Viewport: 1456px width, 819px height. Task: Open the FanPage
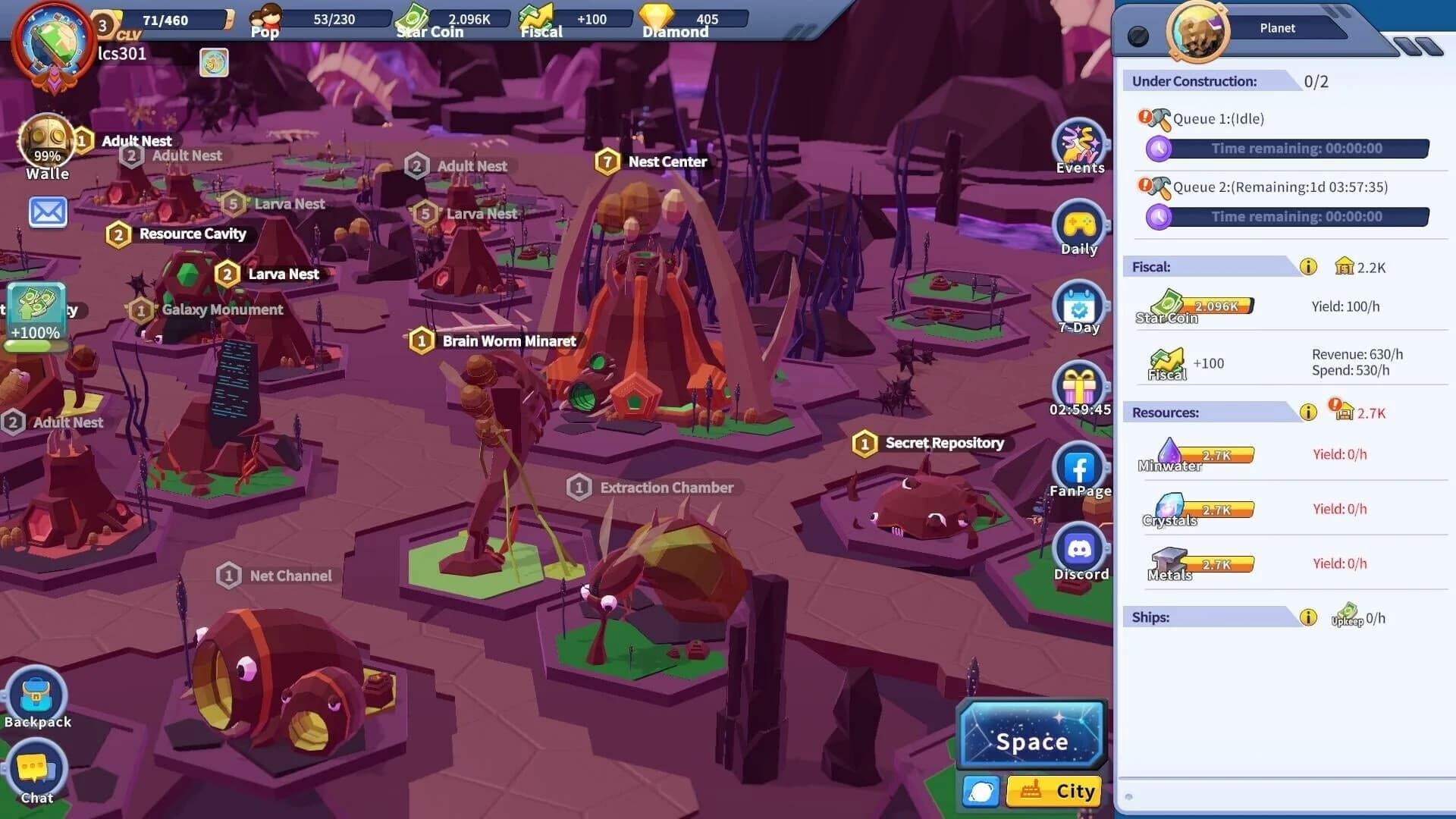coord(1080,465)
